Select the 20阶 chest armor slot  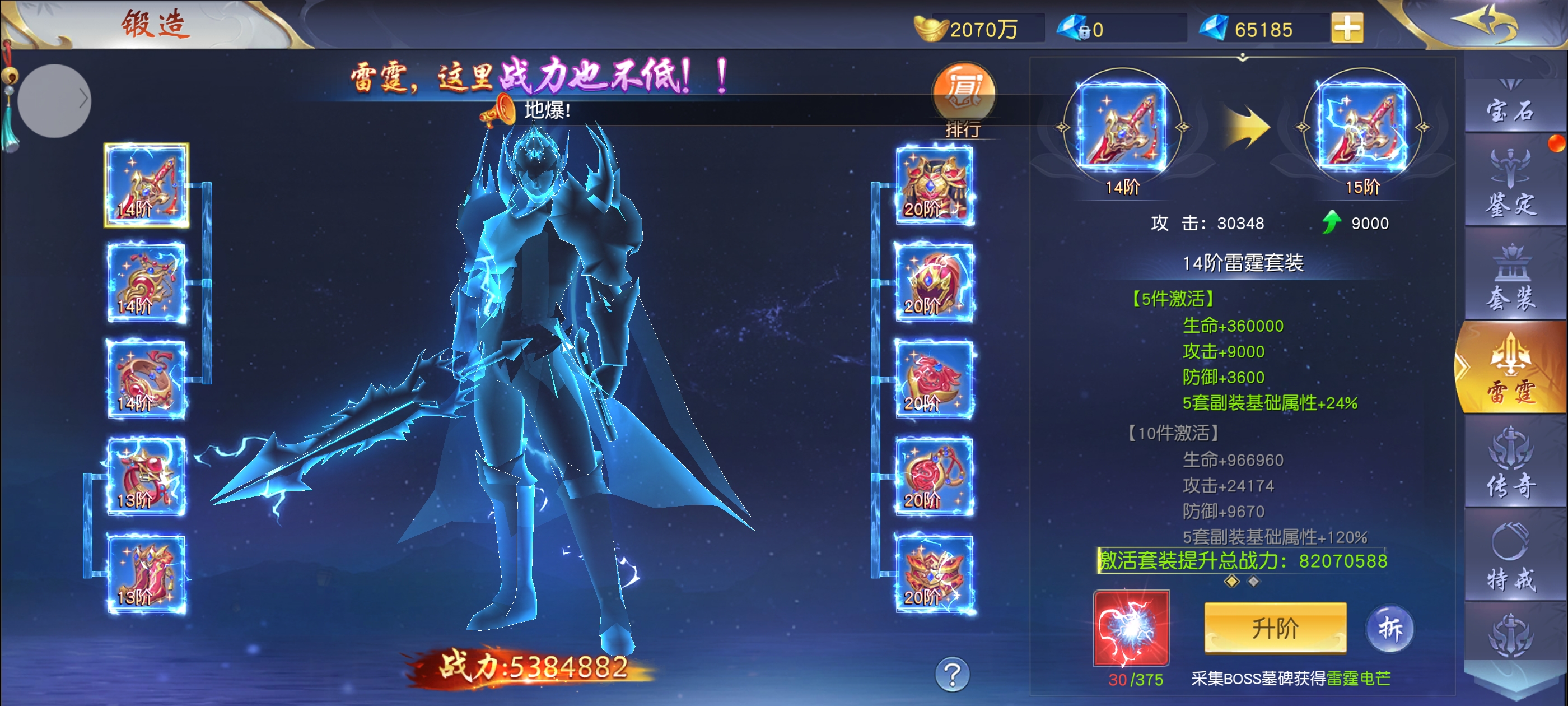pyautogui.click(x=934, y=185)
